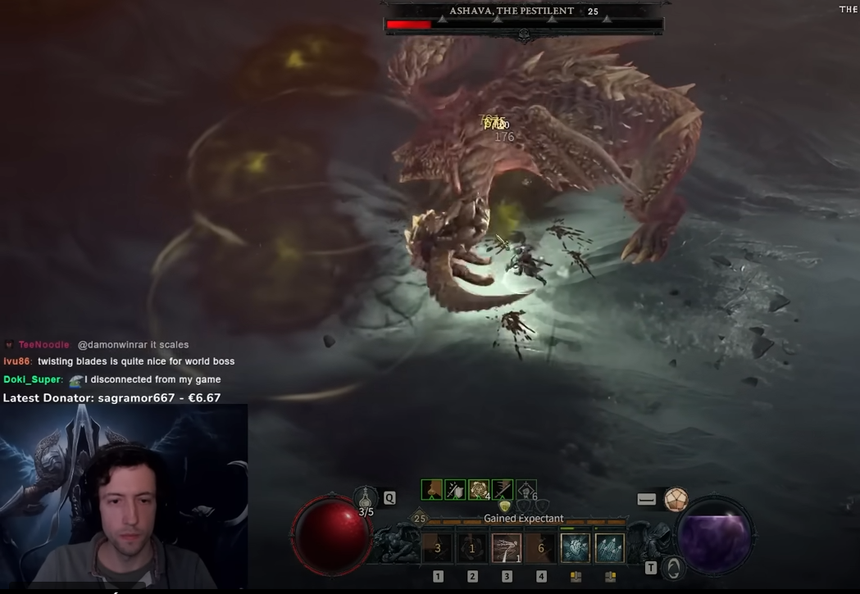Activate the orange evade icon
The image size is (860, 594).
(x=677, y=499)
